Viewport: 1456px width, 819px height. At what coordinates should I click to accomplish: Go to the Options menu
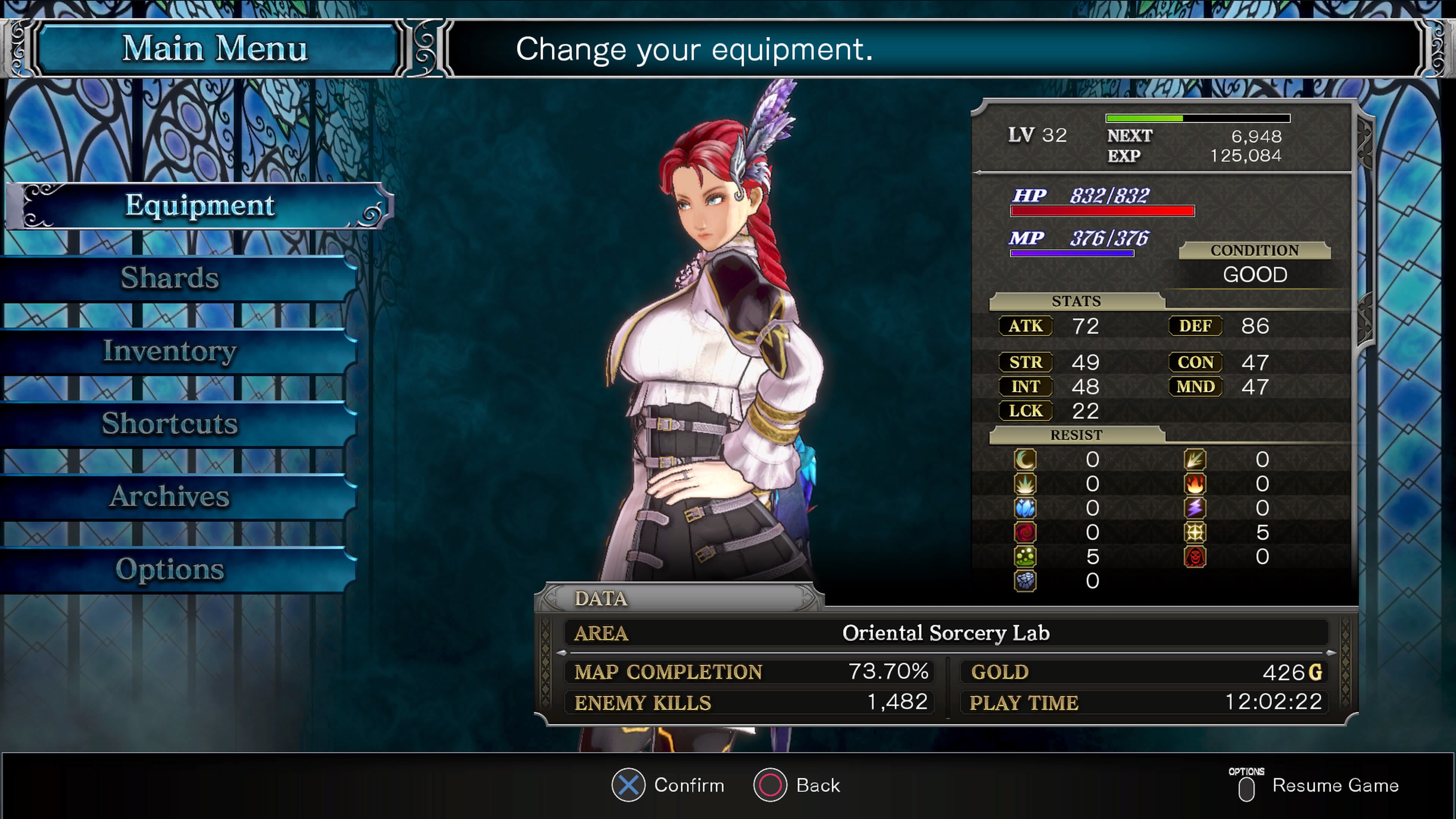(169, 570)
